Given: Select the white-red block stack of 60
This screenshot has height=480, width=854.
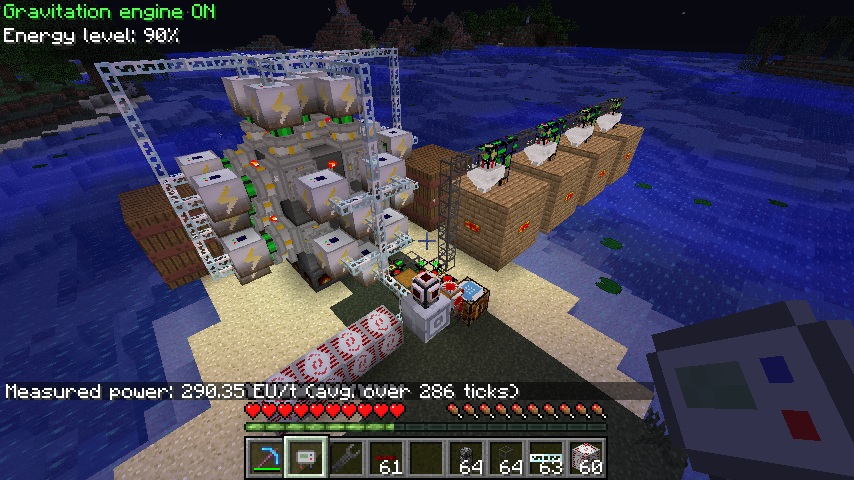Looking at the screenshot, I should pyautogui.click(x=587, y=458).
